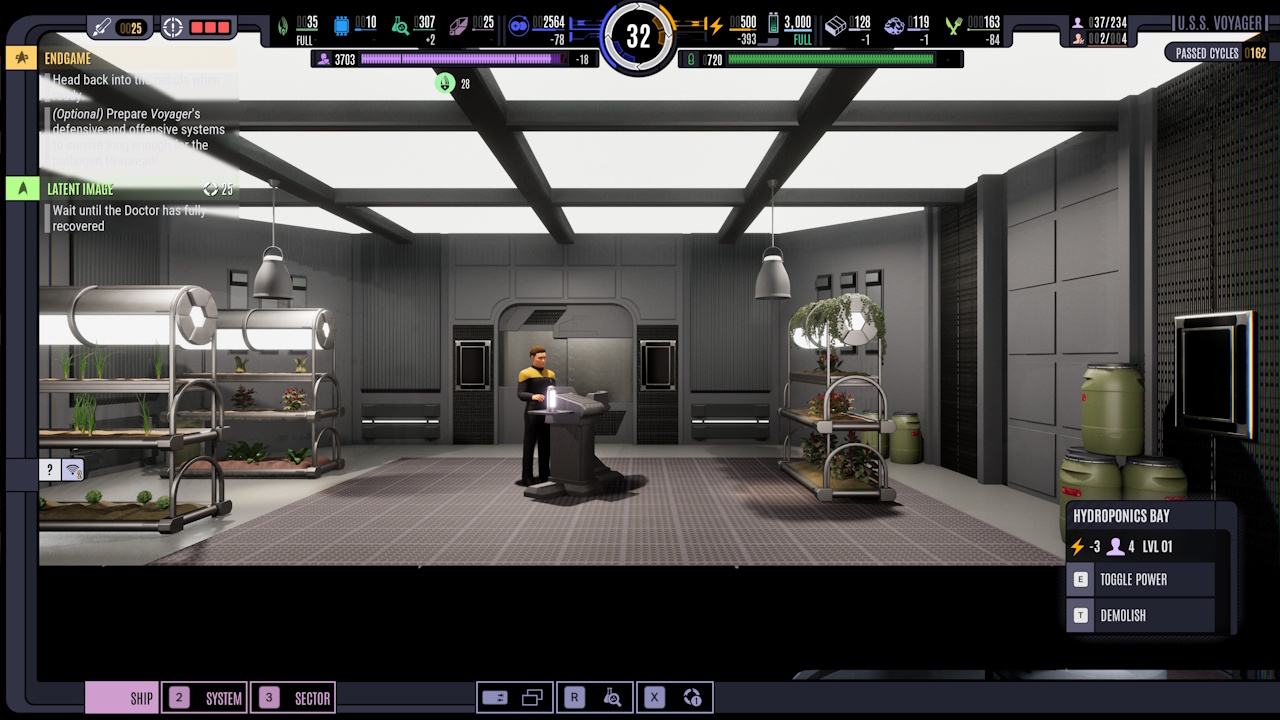Viewport: 1280px width, 720px height.
Task: Select the green science flask resource icon
Action: coord(402,26)
